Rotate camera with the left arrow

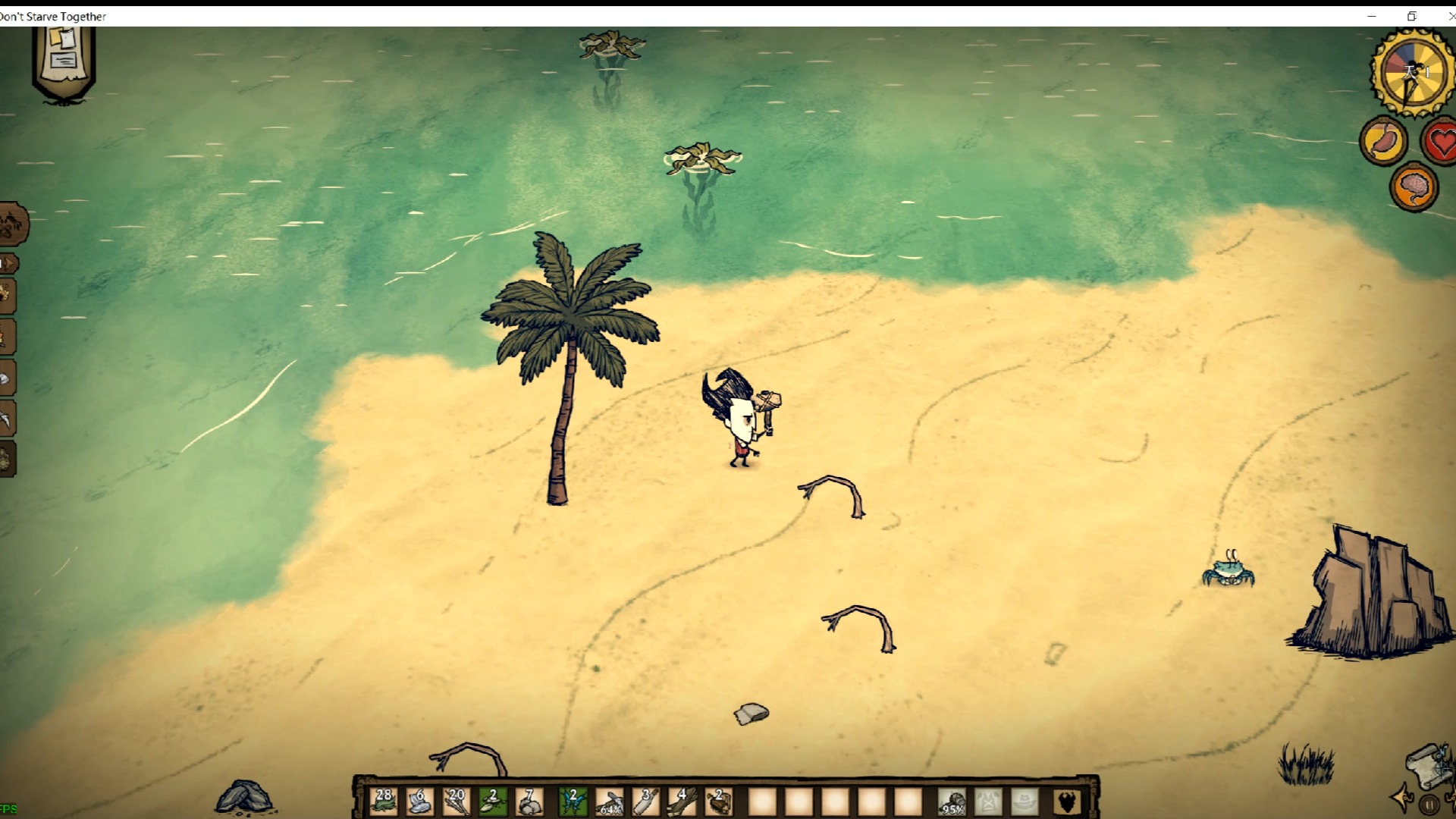[x=1403, y=798]
